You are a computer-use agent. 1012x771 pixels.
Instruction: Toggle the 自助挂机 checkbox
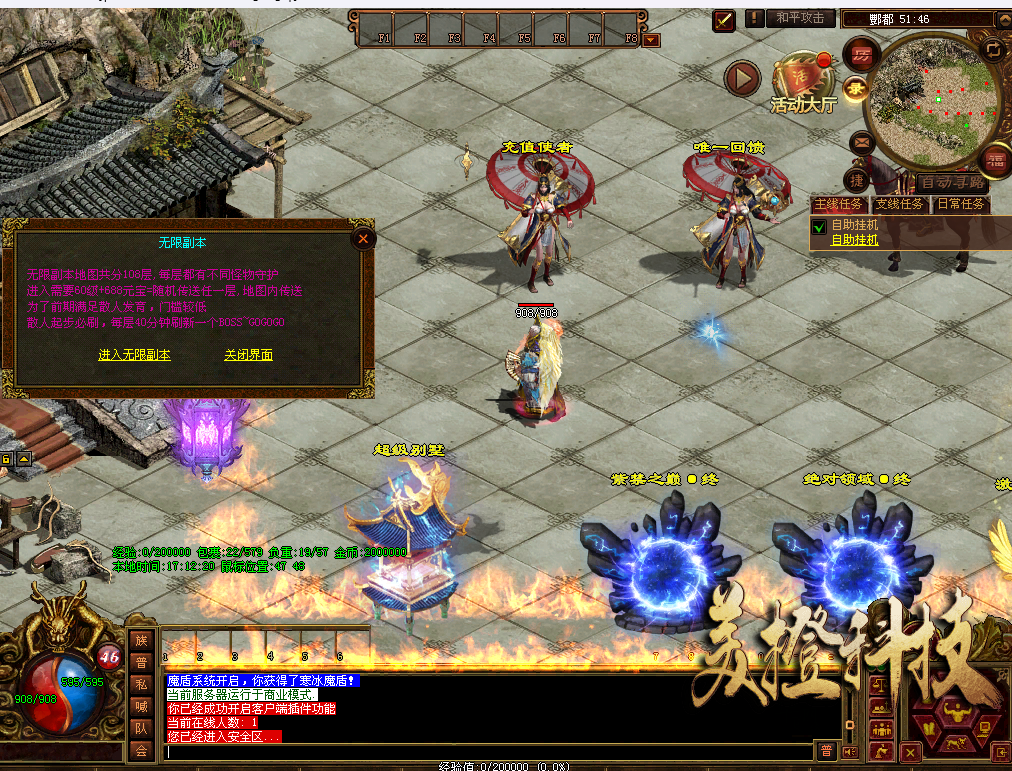point(819,227)
